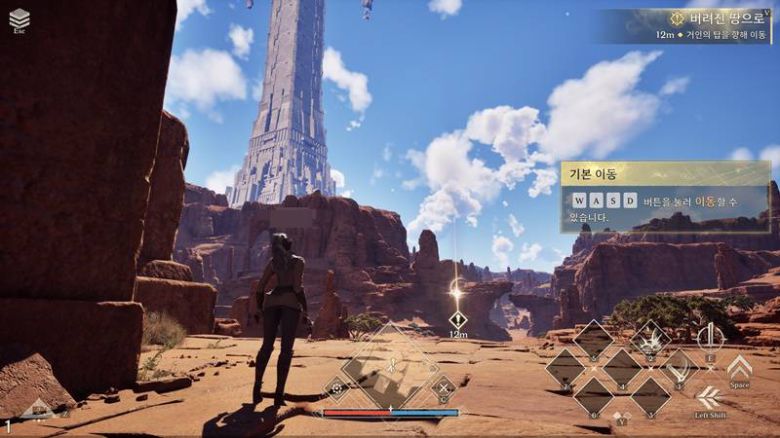Open the large diamond weapon panel
The height and width of the screenshot is (438, 780).
(x=391, y=366)
